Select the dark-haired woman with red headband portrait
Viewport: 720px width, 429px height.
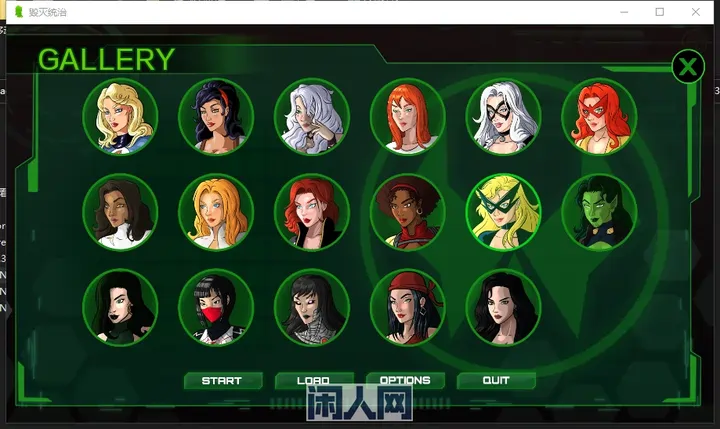click(216, 117)
